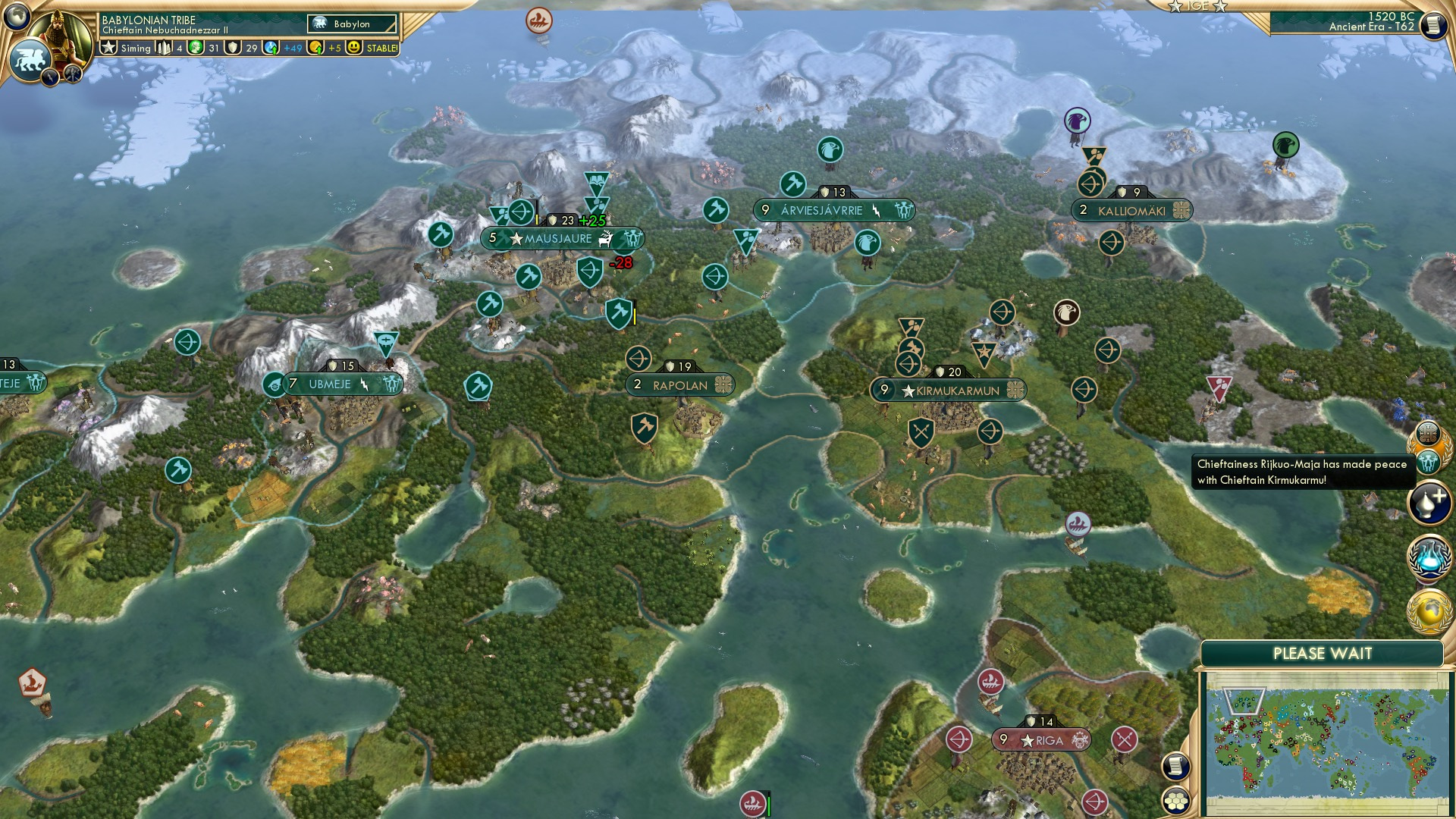Select the Mausjaure city banner
Image resolution: width=1456 pixels, height=819 pixels.
point(561,238)
